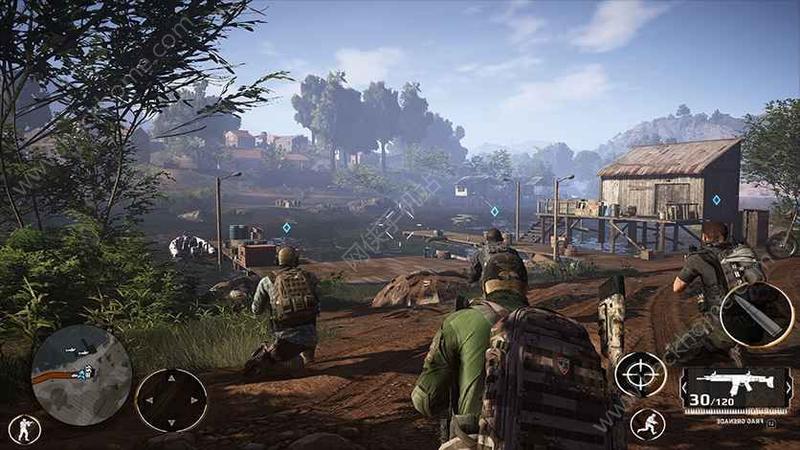The image size is (800, 450).
Task: Tap the right arrow on the movement pad
Action: point(194,400)
